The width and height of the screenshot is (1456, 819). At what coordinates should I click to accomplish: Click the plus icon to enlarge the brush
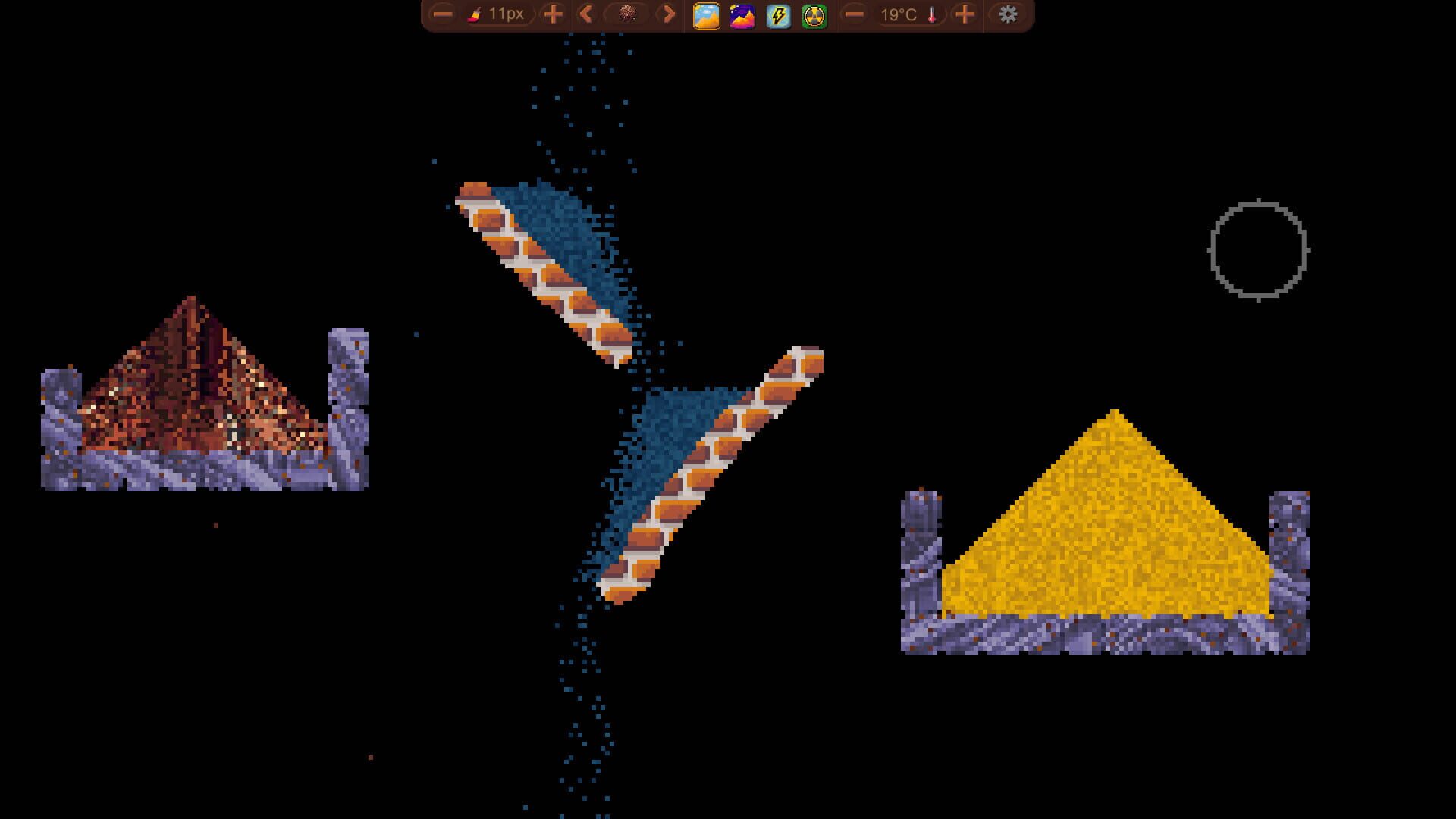552,14
